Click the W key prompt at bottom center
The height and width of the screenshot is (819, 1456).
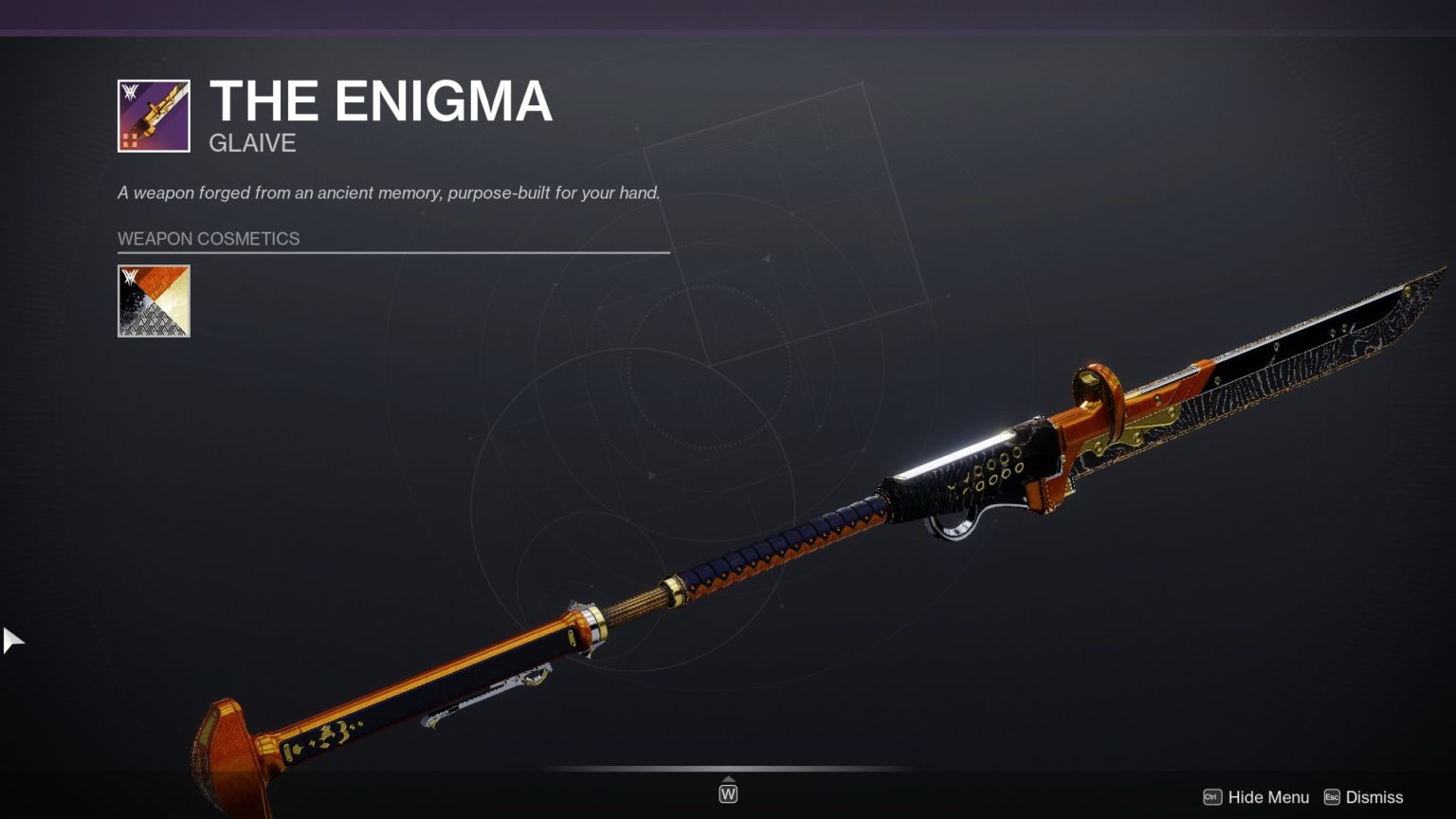[728, 792]
